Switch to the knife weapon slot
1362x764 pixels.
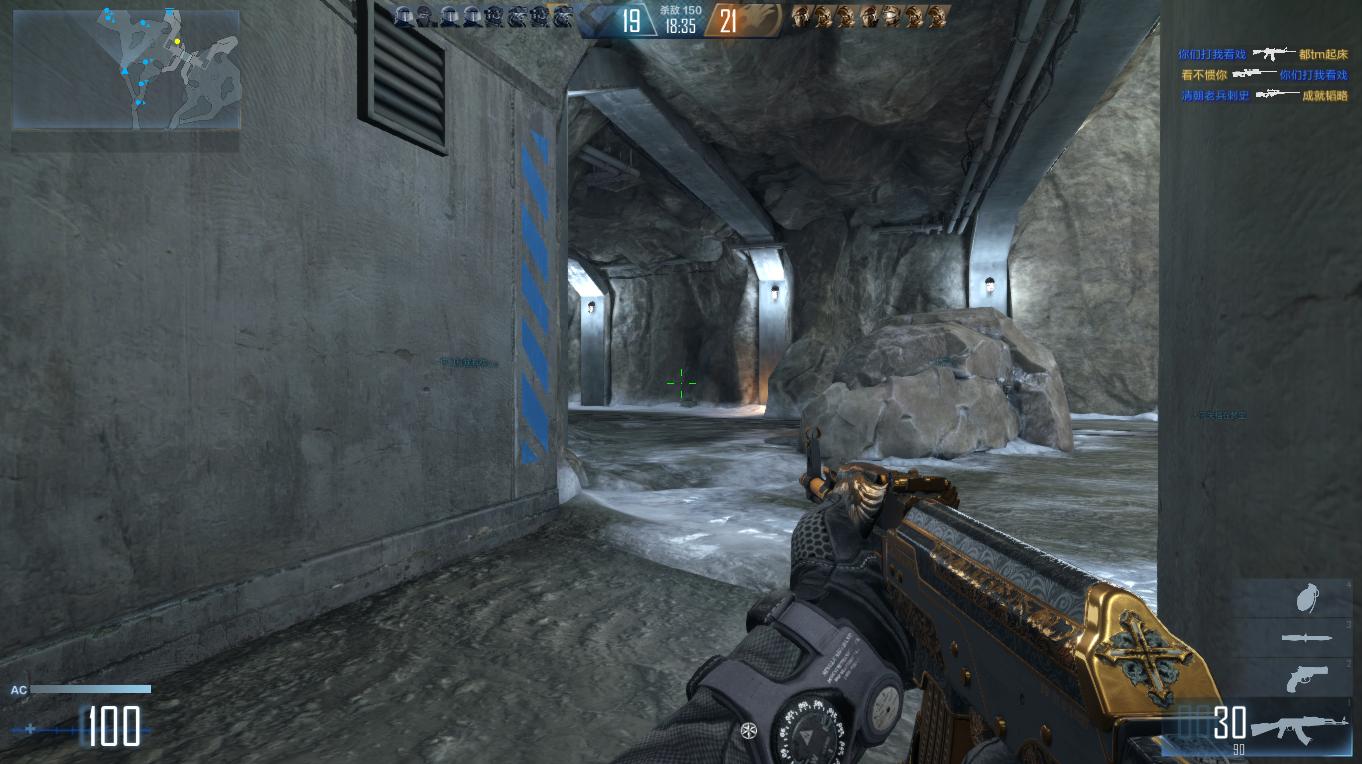coord(1305,637)
